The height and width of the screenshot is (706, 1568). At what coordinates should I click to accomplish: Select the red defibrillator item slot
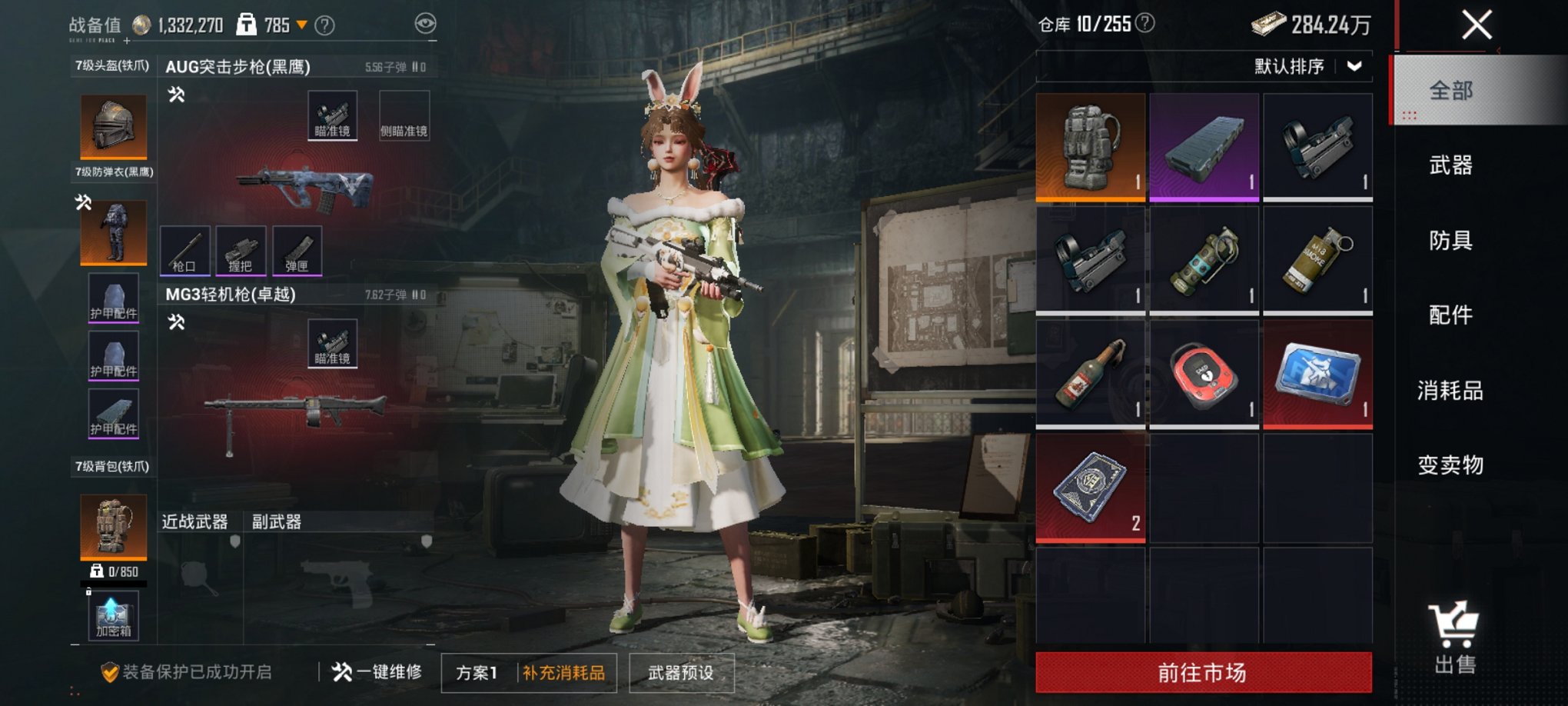(x=1204, y=374)
